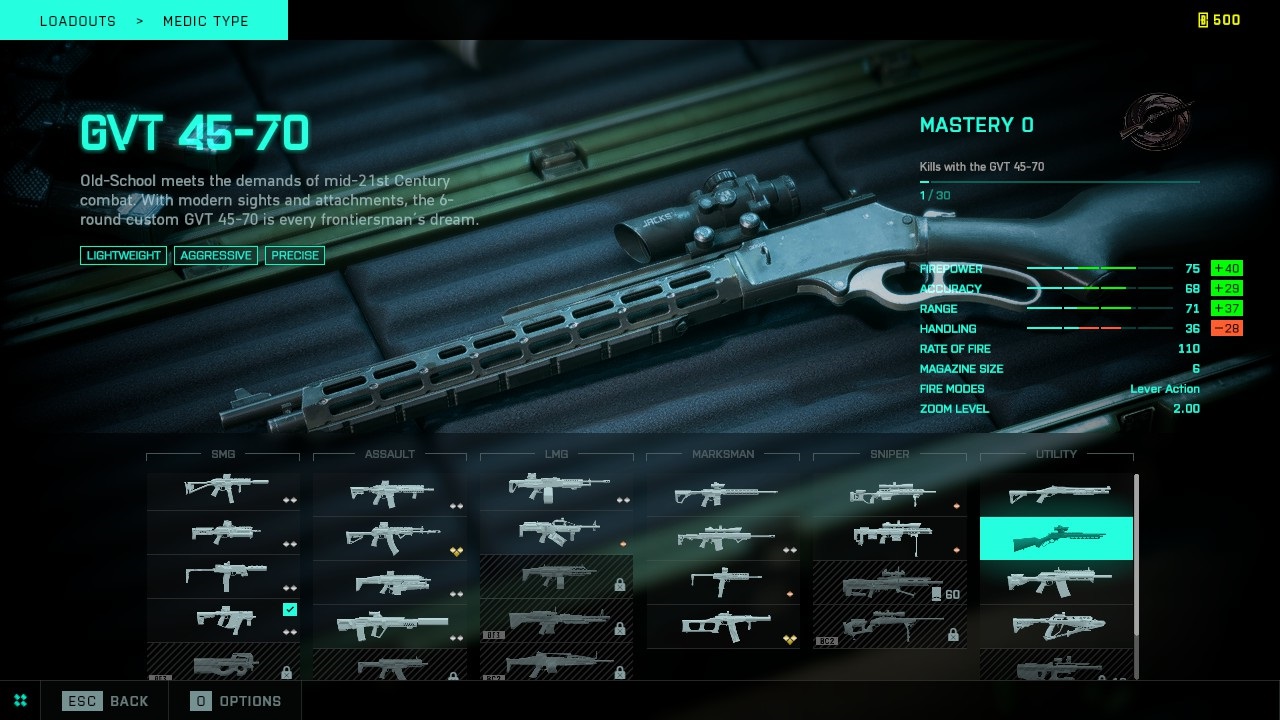This screenshot has height=720, width=1280.
Task: Click the green grid icon in bottom-left corner
Action: point(19,700)
